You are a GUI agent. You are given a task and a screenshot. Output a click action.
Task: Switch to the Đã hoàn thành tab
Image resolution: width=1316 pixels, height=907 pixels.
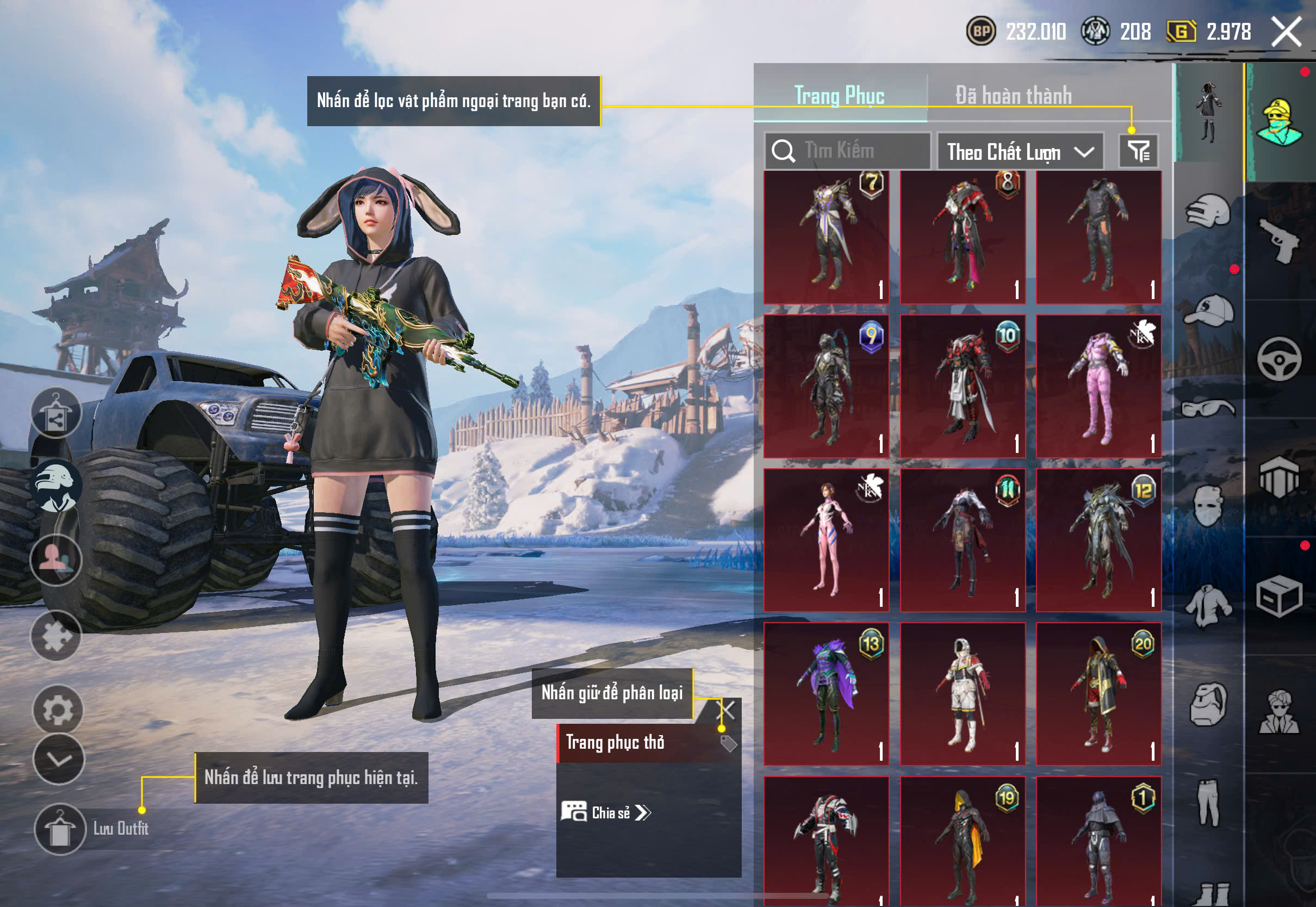coord(1013,96)
